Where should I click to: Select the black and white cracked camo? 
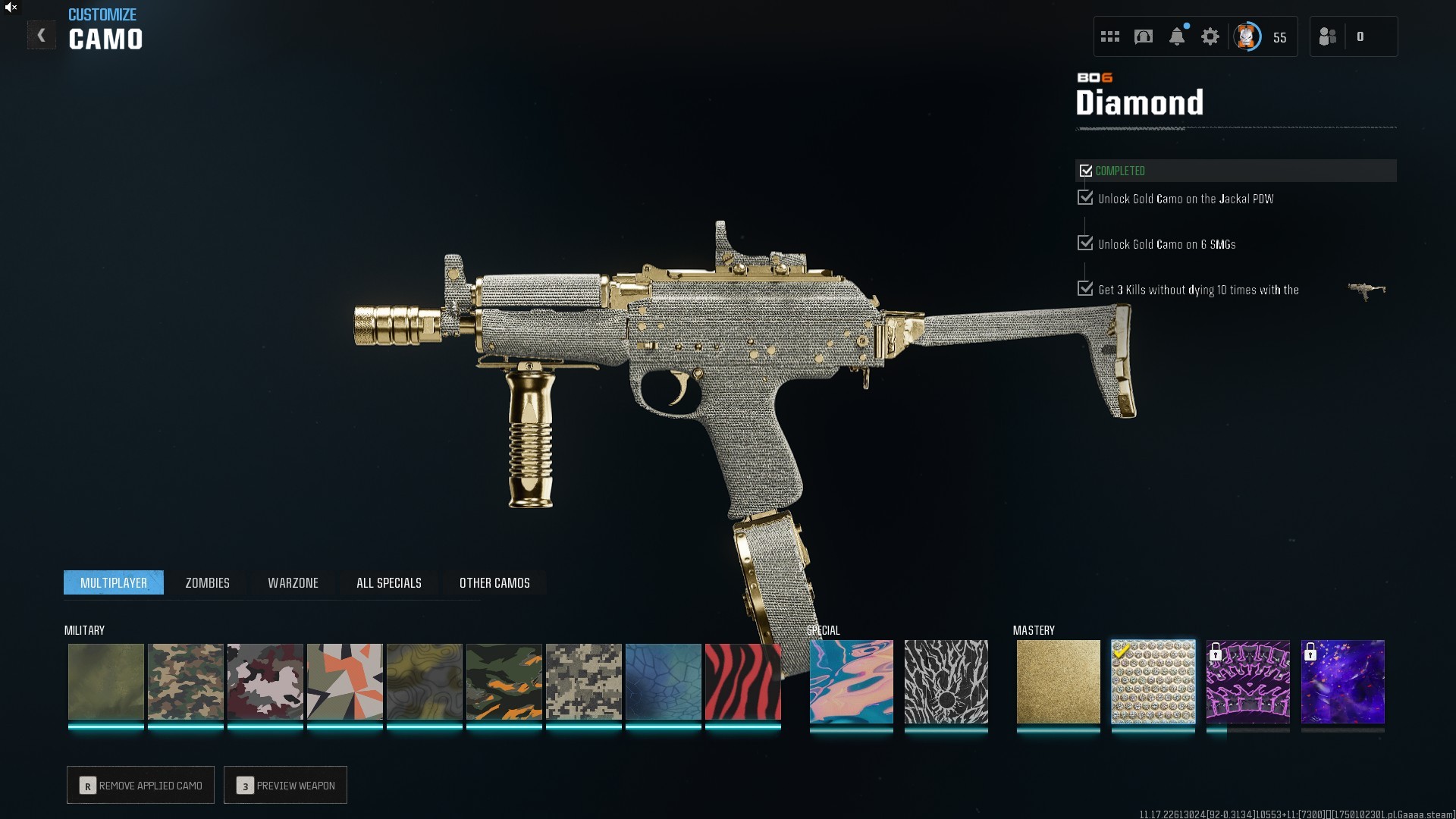pos(946,682)
